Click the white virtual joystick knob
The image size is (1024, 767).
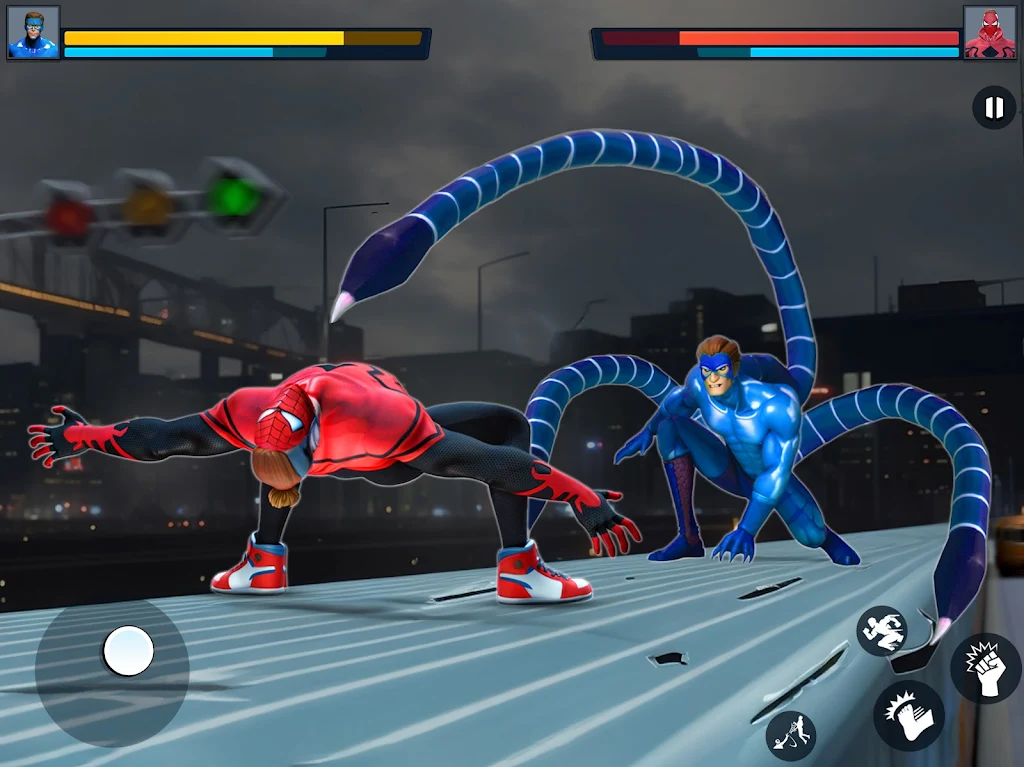128,651
